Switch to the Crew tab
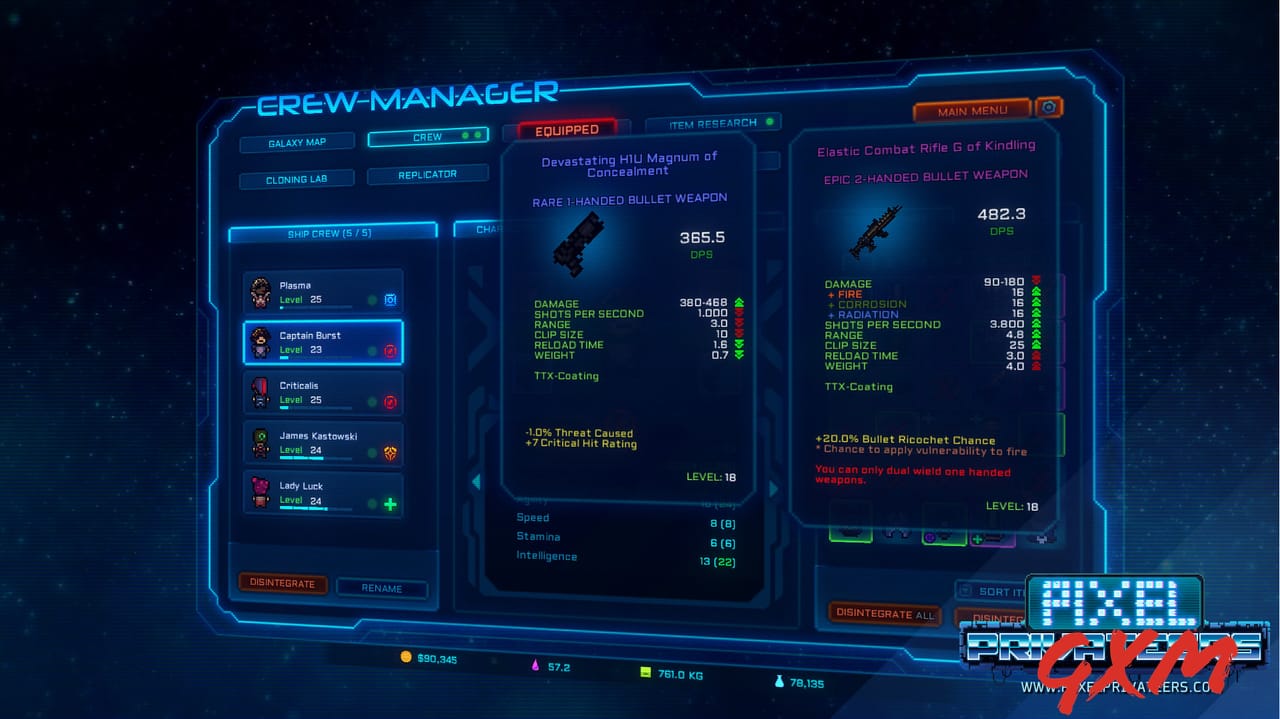The height and width of the screenshot is (719, 1280). click(428, 137)
